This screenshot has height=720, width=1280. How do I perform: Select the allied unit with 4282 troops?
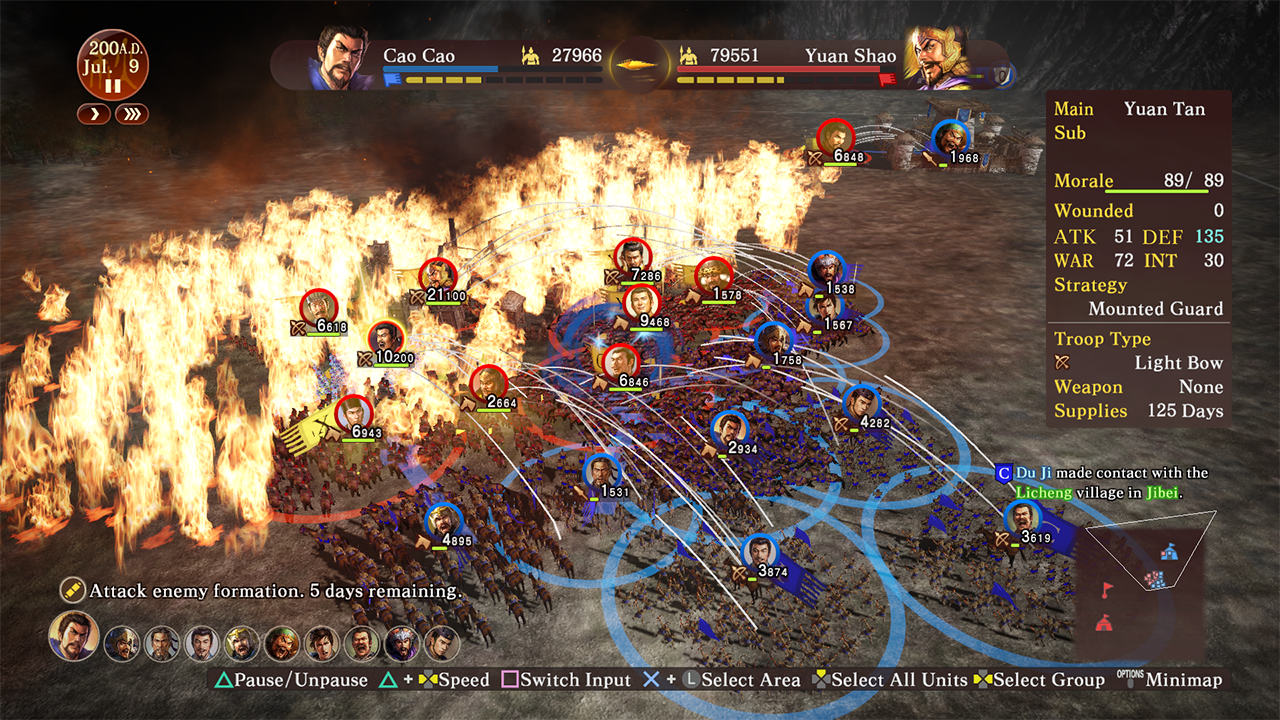860,403
